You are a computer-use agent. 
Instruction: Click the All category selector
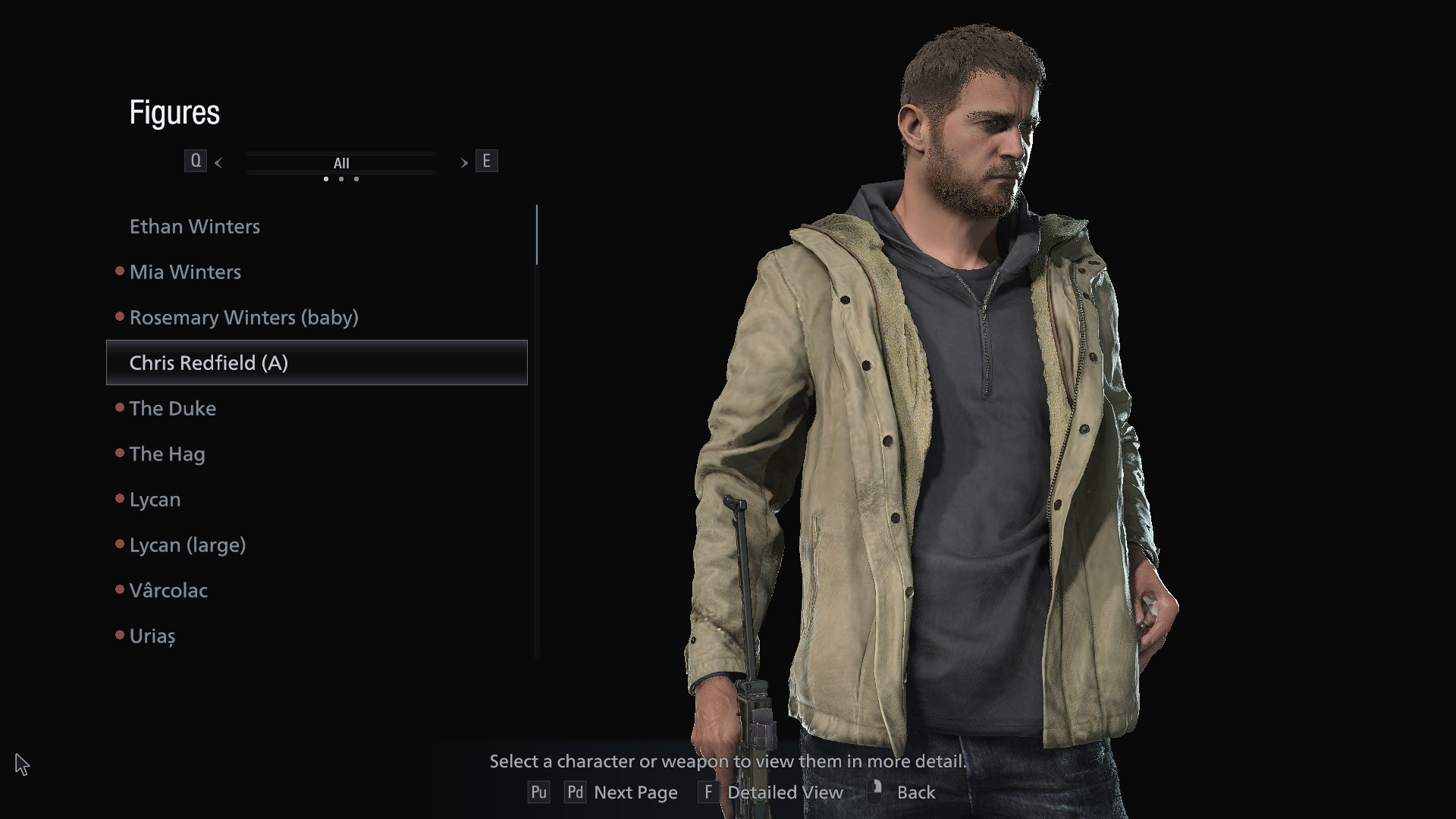(x=341, y=163)
